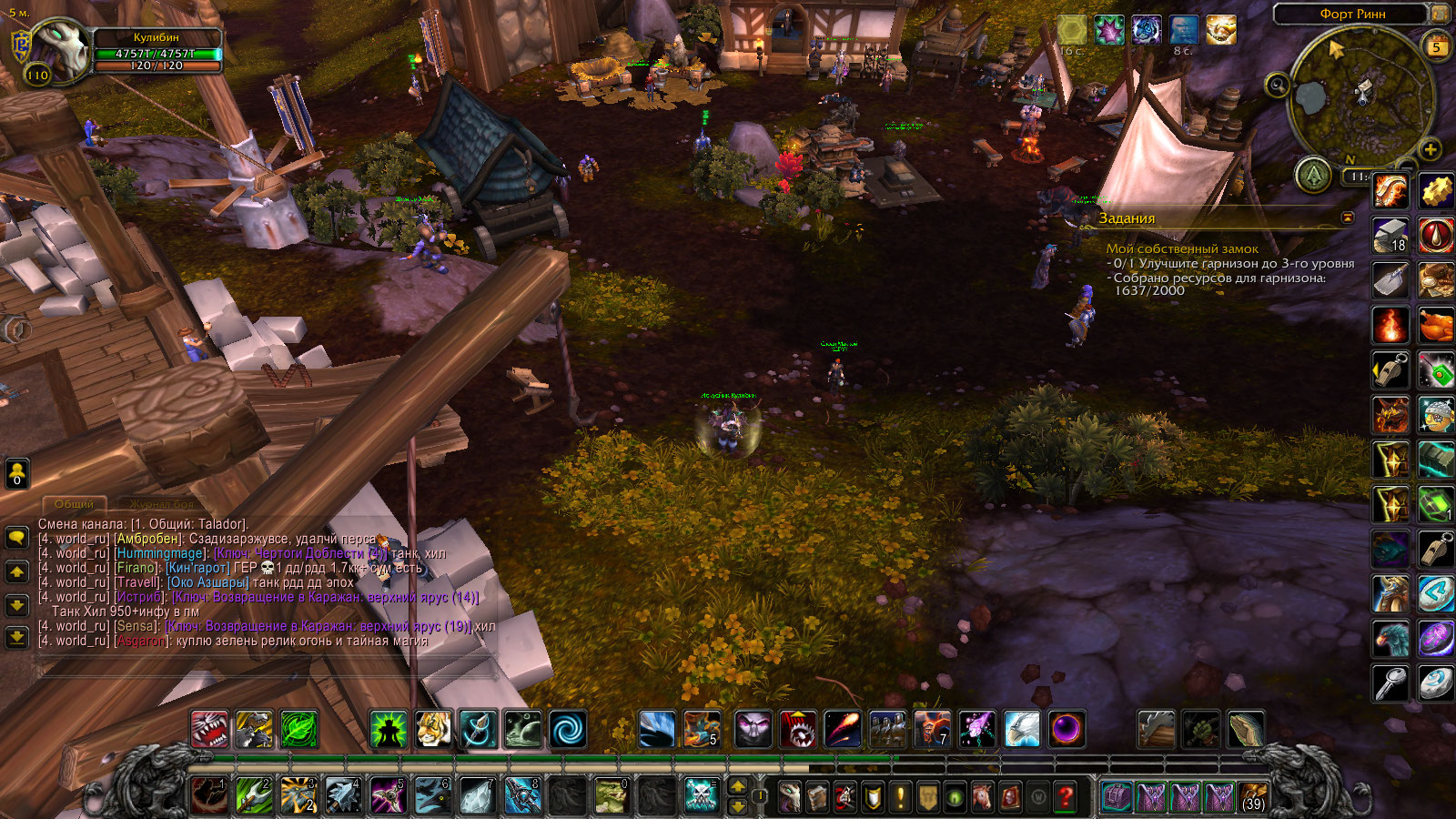Open the garrison report button by minimap

(x=1313, y=174)
